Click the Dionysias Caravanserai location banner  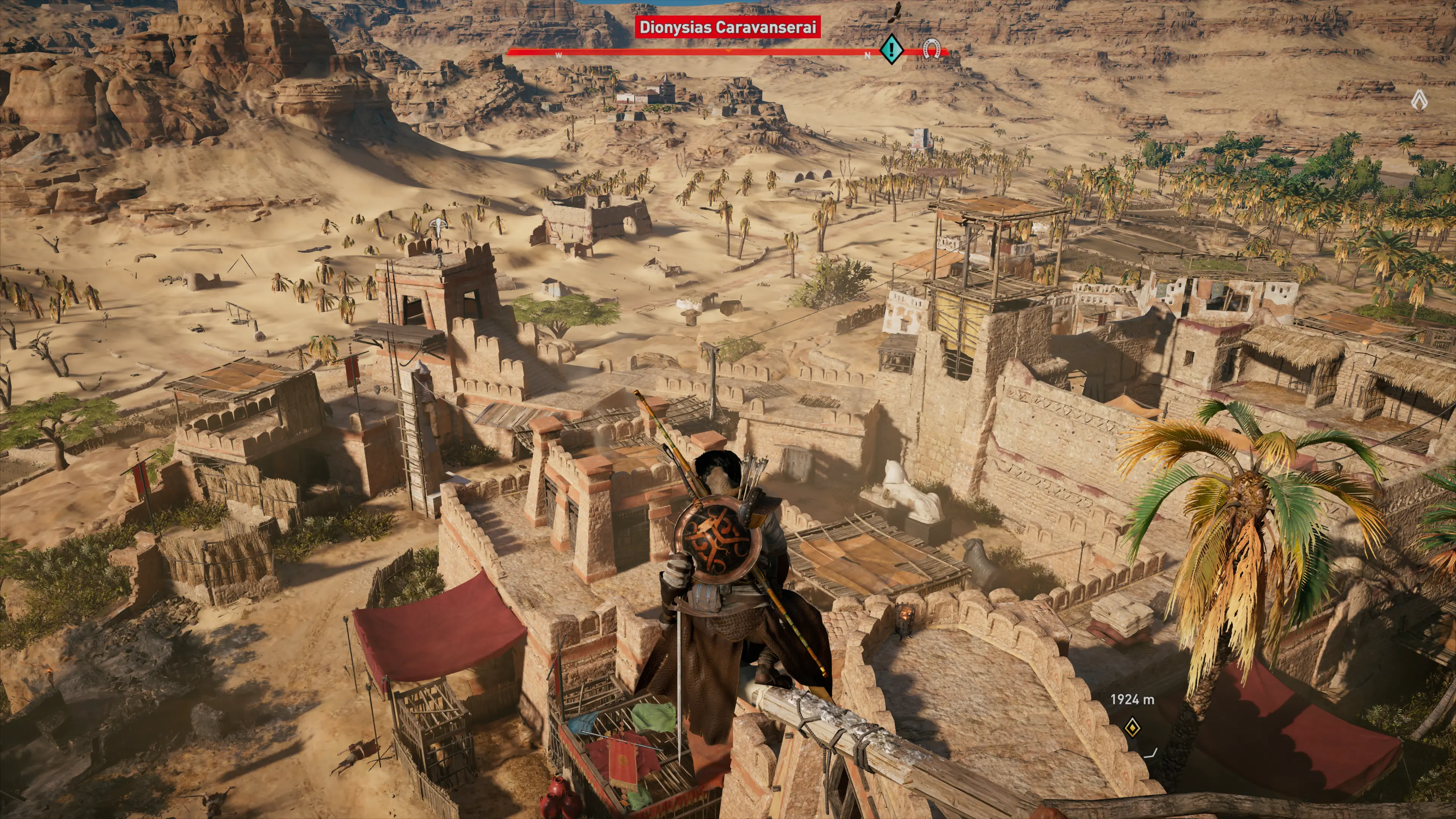(727, 27)
